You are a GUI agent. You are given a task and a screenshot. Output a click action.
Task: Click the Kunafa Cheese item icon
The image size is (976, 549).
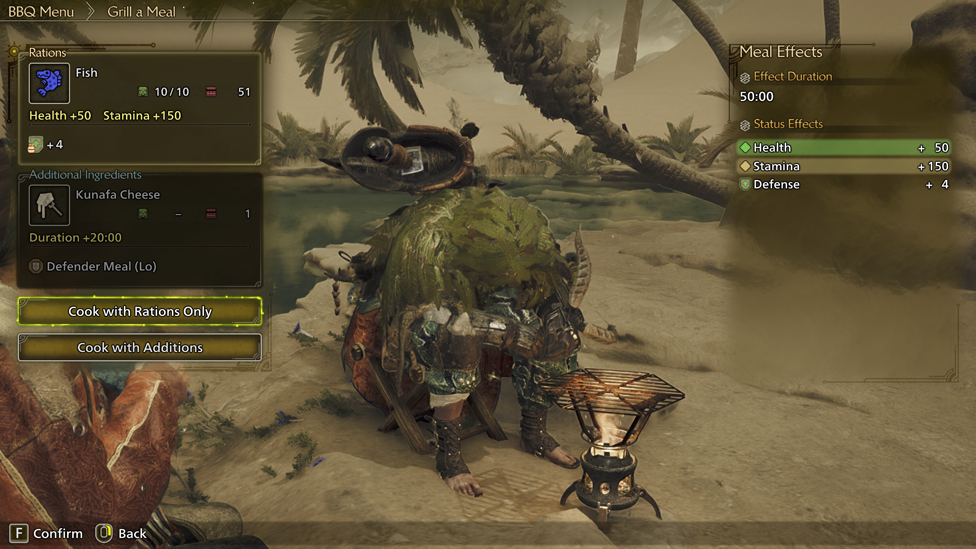tap(49, 205)
